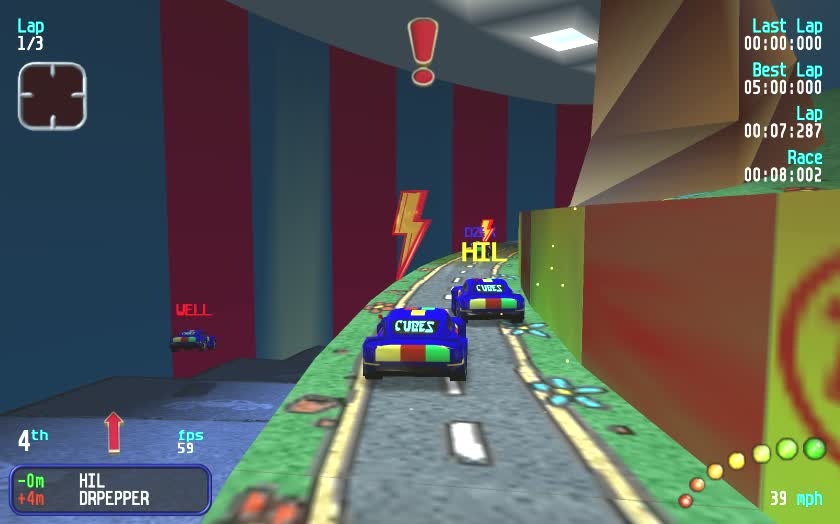Select the empty pickup weapon slot

[52, 96]
